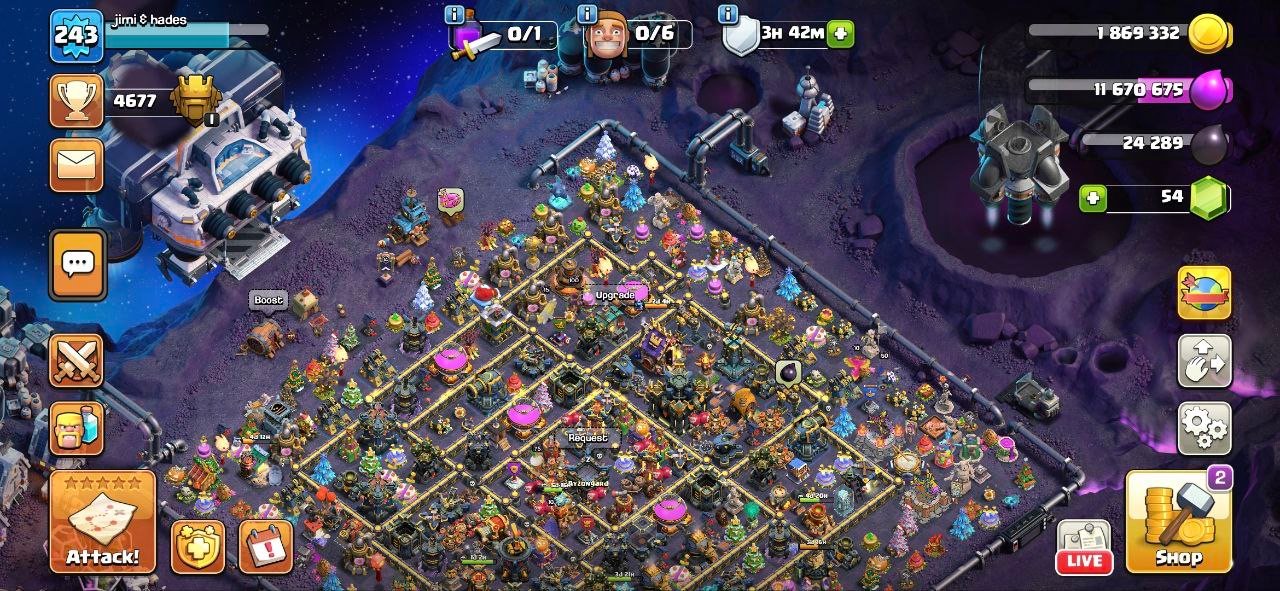Show shield info icon
This screenshot has width=1280, height=591.
729,14
